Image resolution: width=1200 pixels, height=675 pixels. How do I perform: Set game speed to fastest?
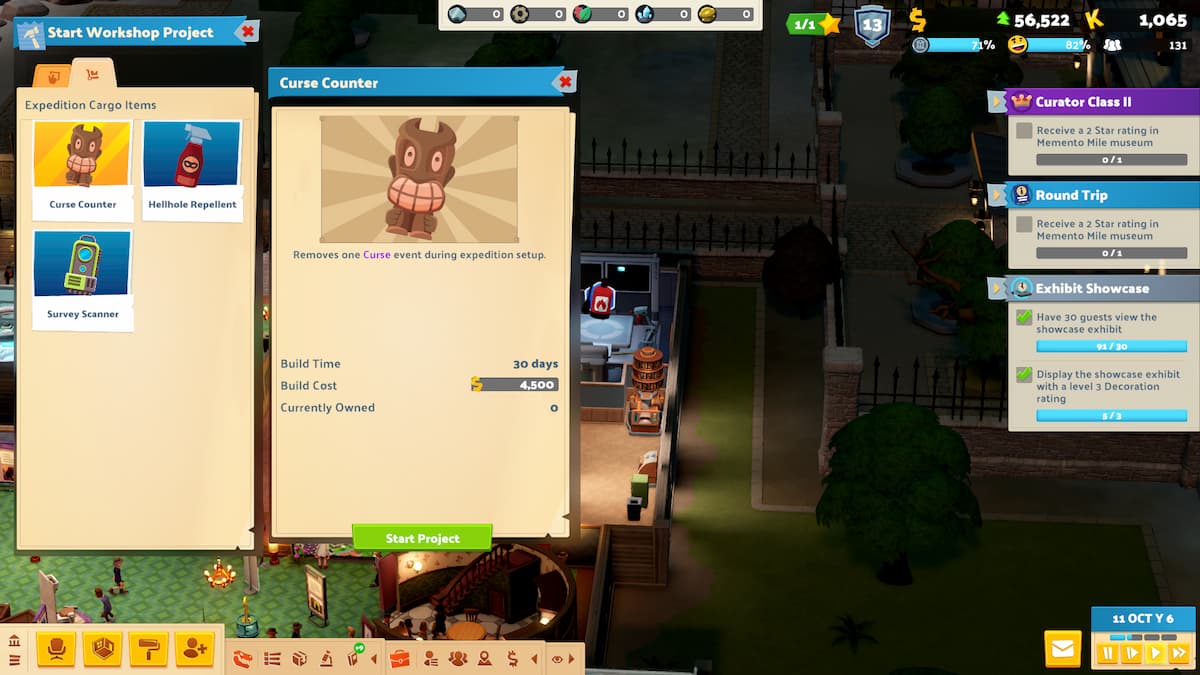1179,653
